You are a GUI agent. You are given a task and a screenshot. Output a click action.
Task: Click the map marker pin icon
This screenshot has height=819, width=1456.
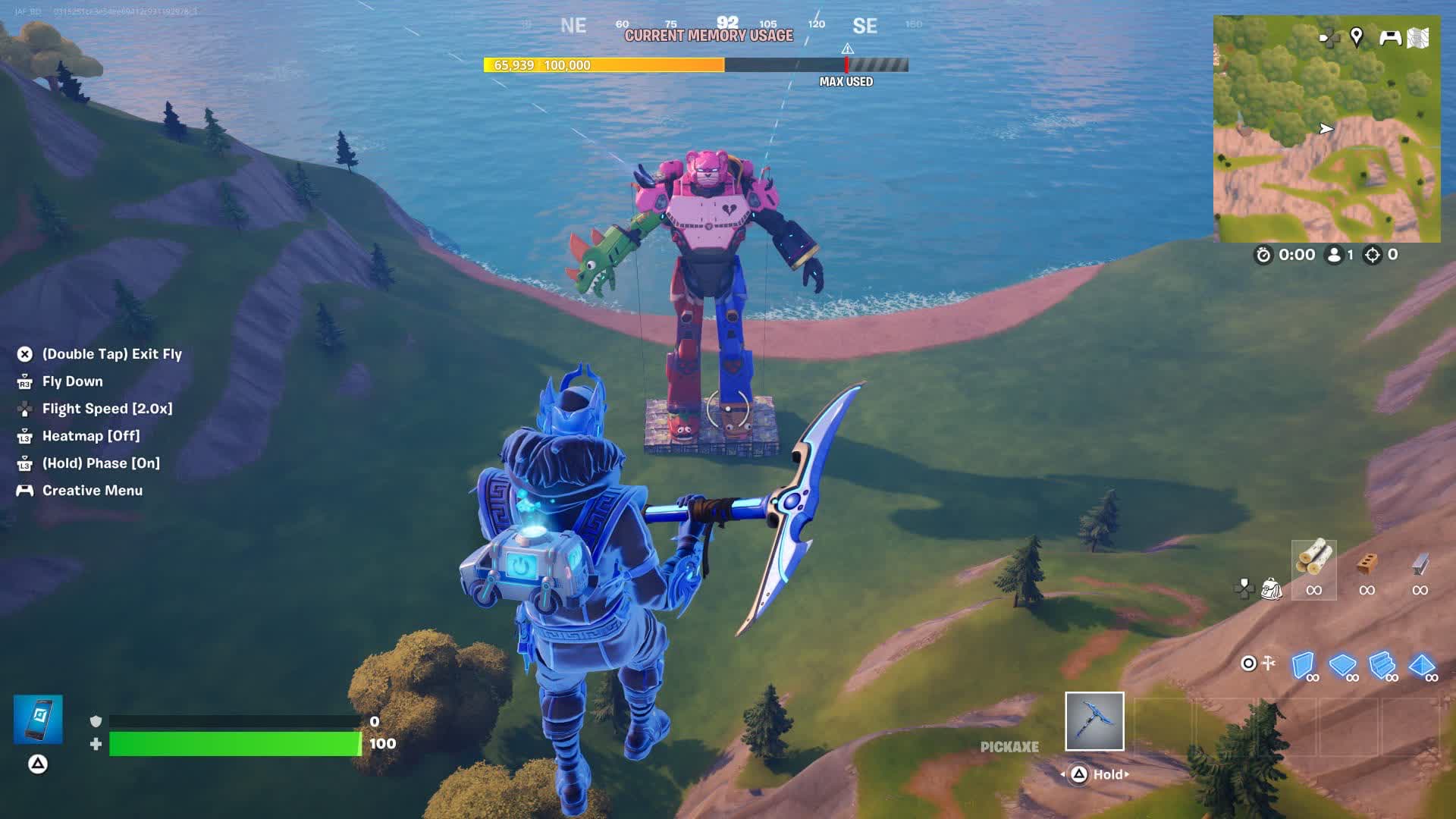pyautogui.click(x=1357, y=36)
